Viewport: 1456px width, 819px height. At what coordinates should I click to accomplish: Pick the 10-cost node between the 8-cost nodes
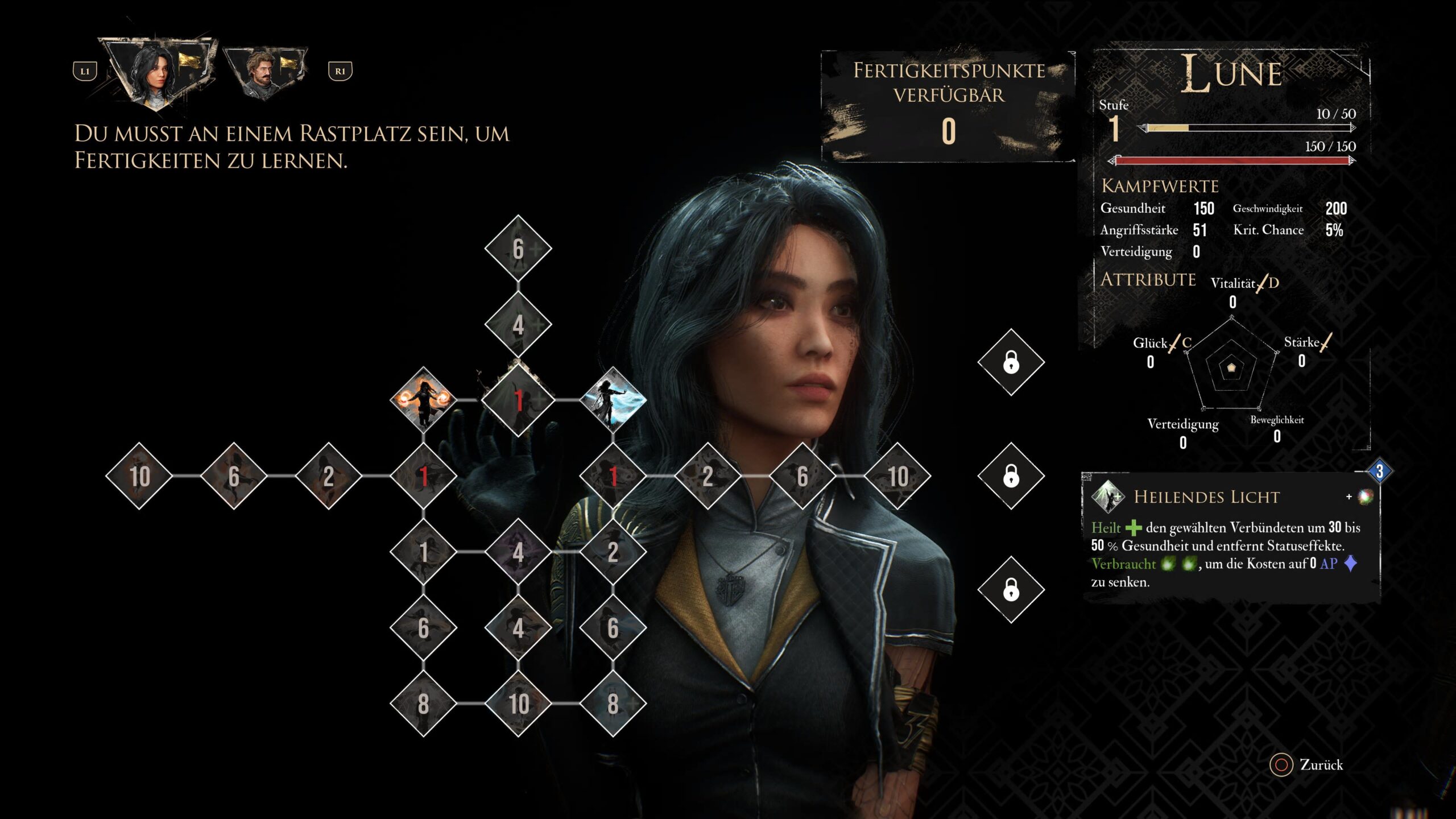coord(518,704)
